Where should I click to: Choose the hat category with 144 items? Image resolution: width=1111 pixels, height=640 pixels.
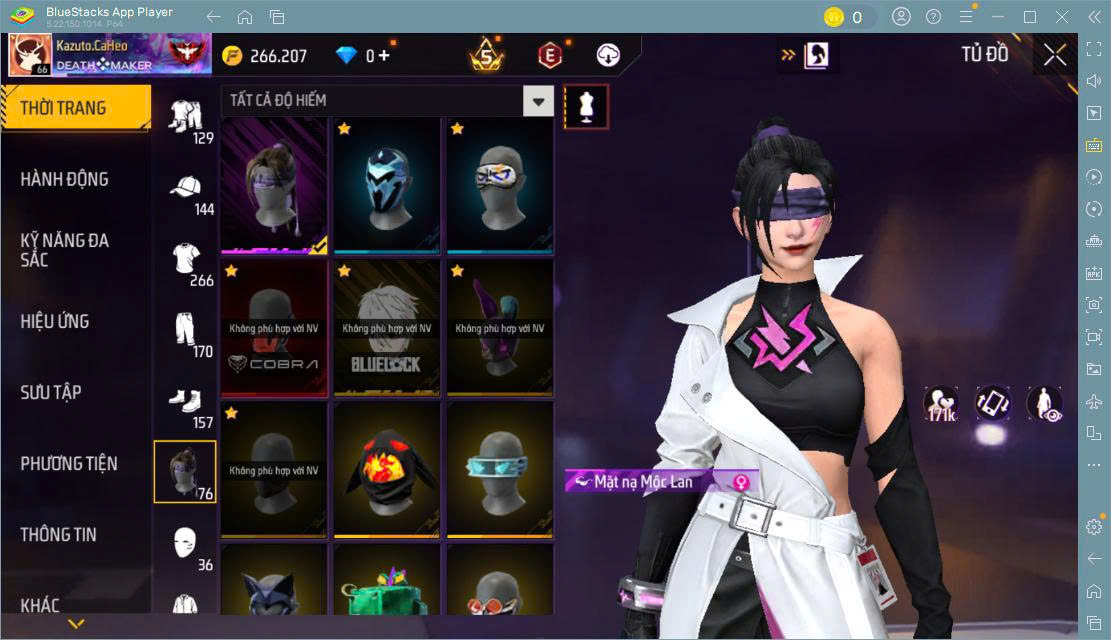186,194
